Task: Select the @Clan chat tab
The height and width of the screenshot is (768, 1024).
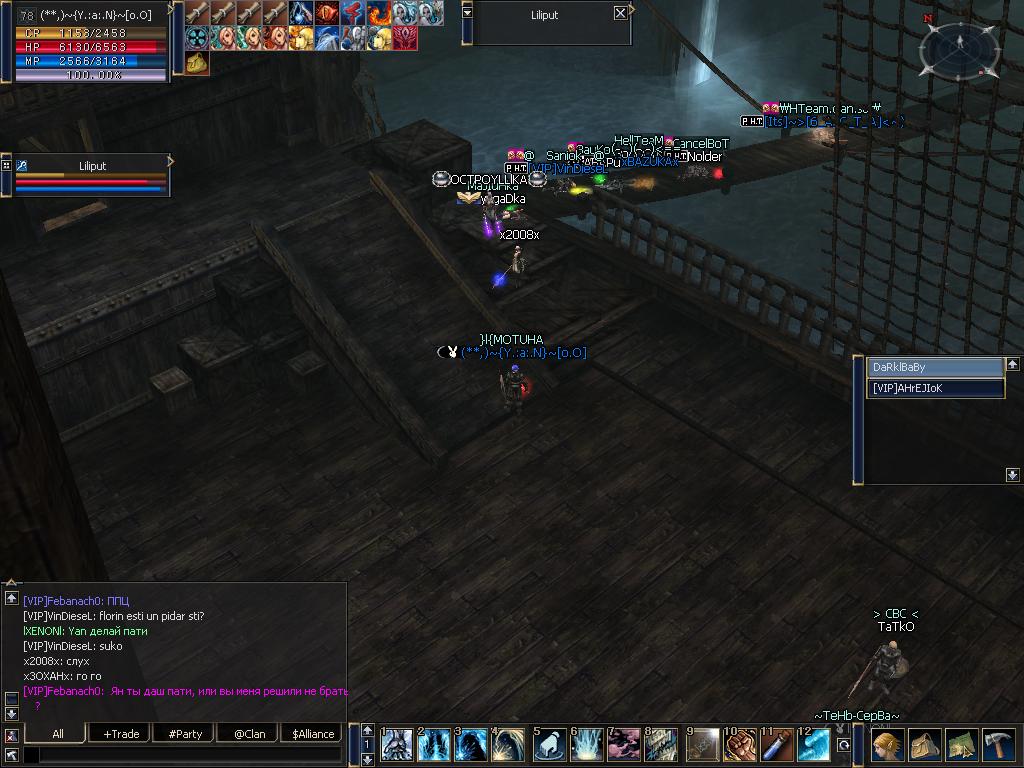Action: pos(249,734)
